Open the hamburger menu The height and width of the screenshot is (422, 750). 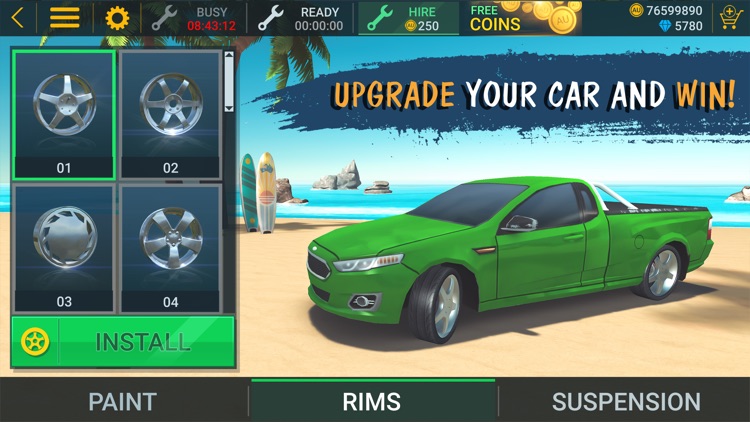pos(65,18)
